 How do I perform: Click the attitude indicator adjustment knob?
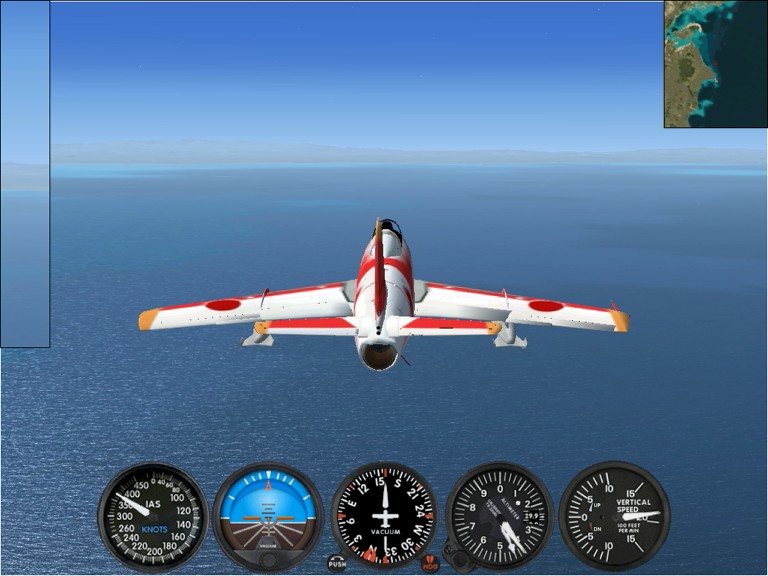click(x=268, y=559)
